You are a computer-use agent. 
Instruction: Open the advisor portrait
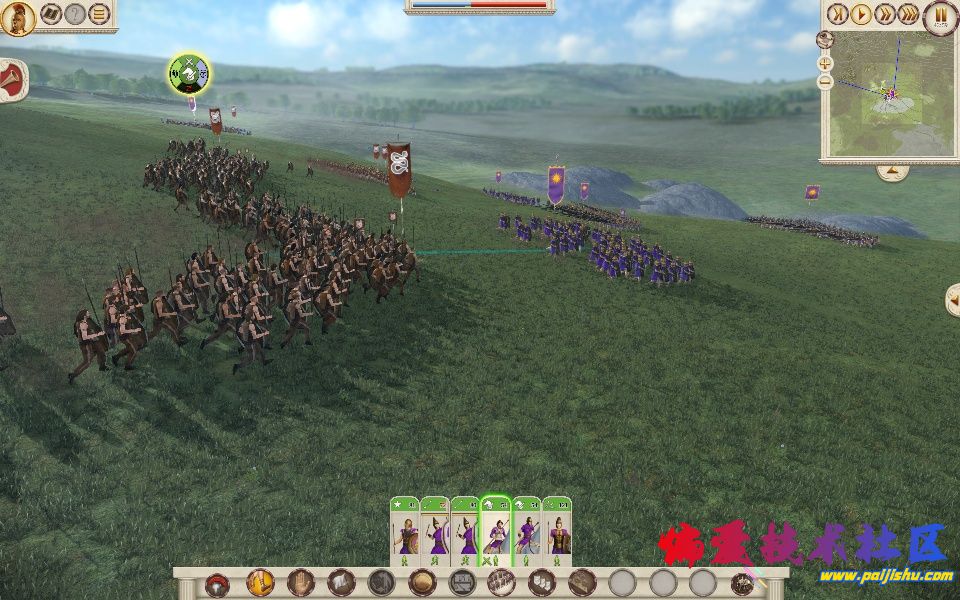coord(17,15)
